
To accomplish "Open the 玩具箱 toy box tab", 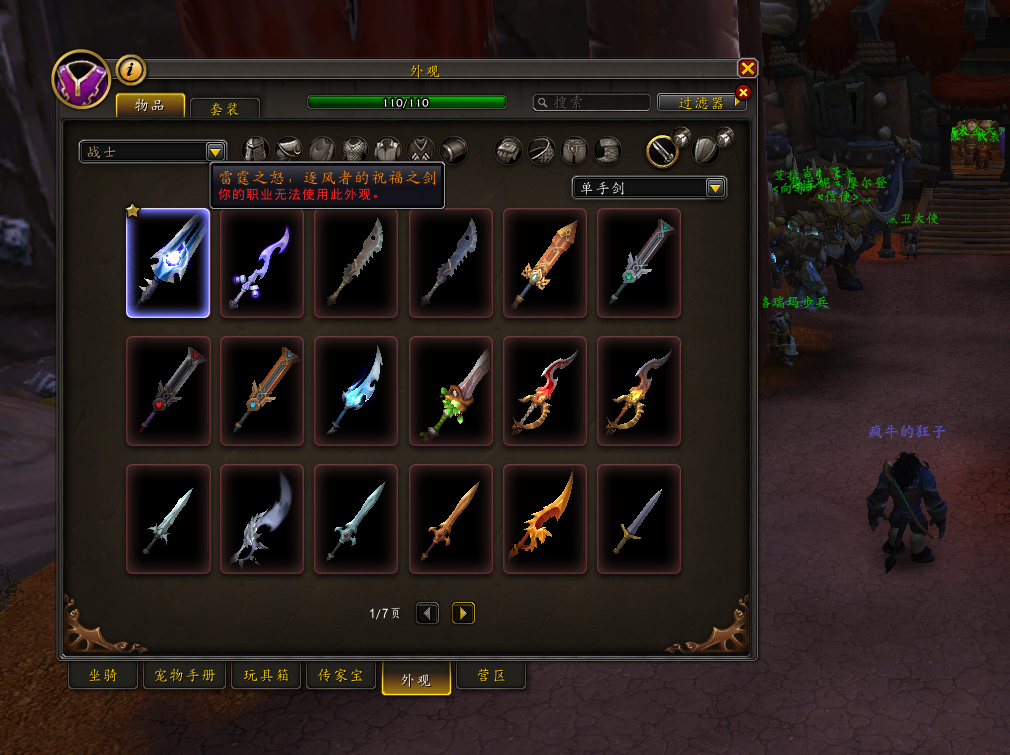I will 265,676.
